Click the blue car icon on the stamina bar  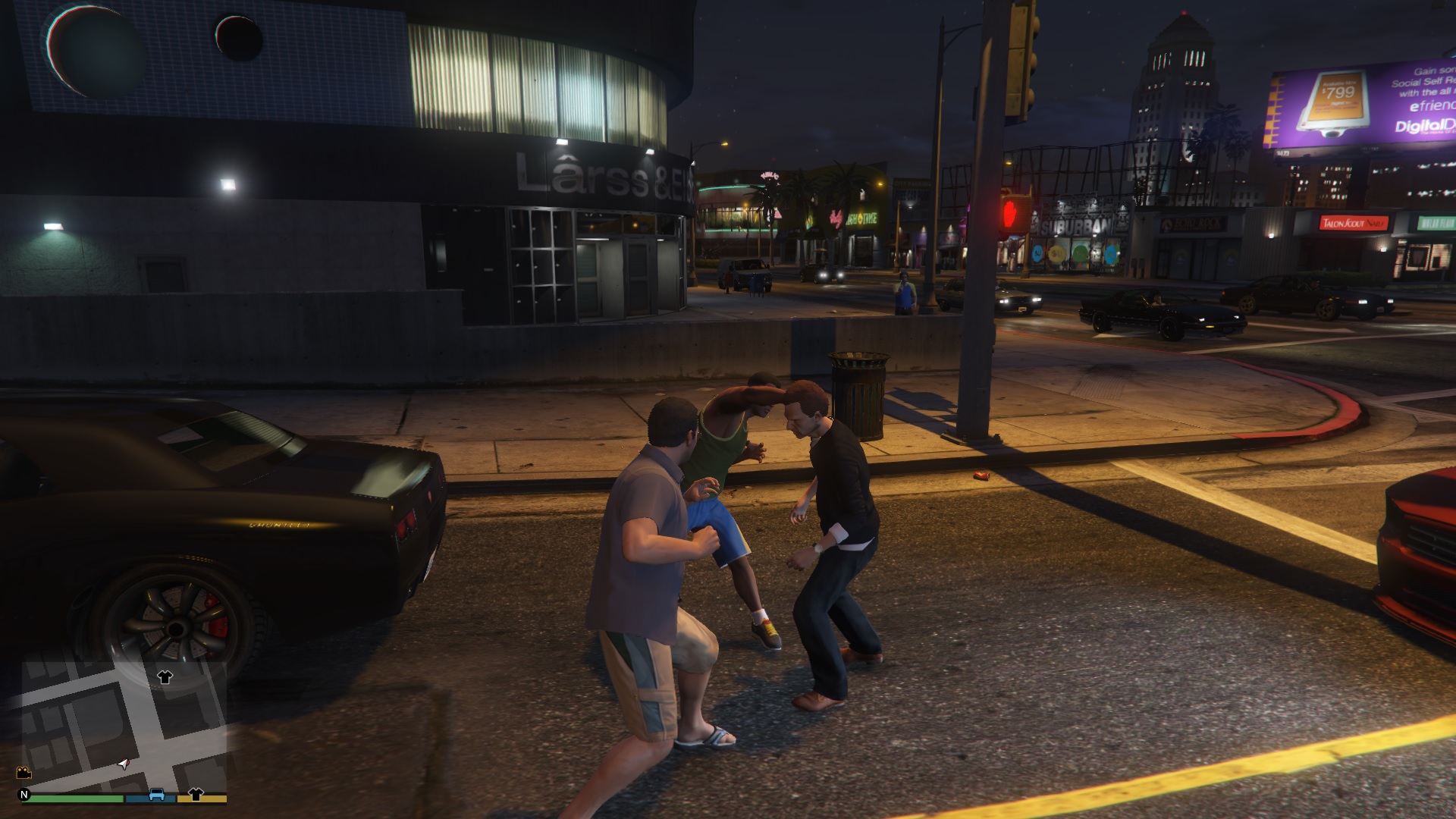point(157,795)
